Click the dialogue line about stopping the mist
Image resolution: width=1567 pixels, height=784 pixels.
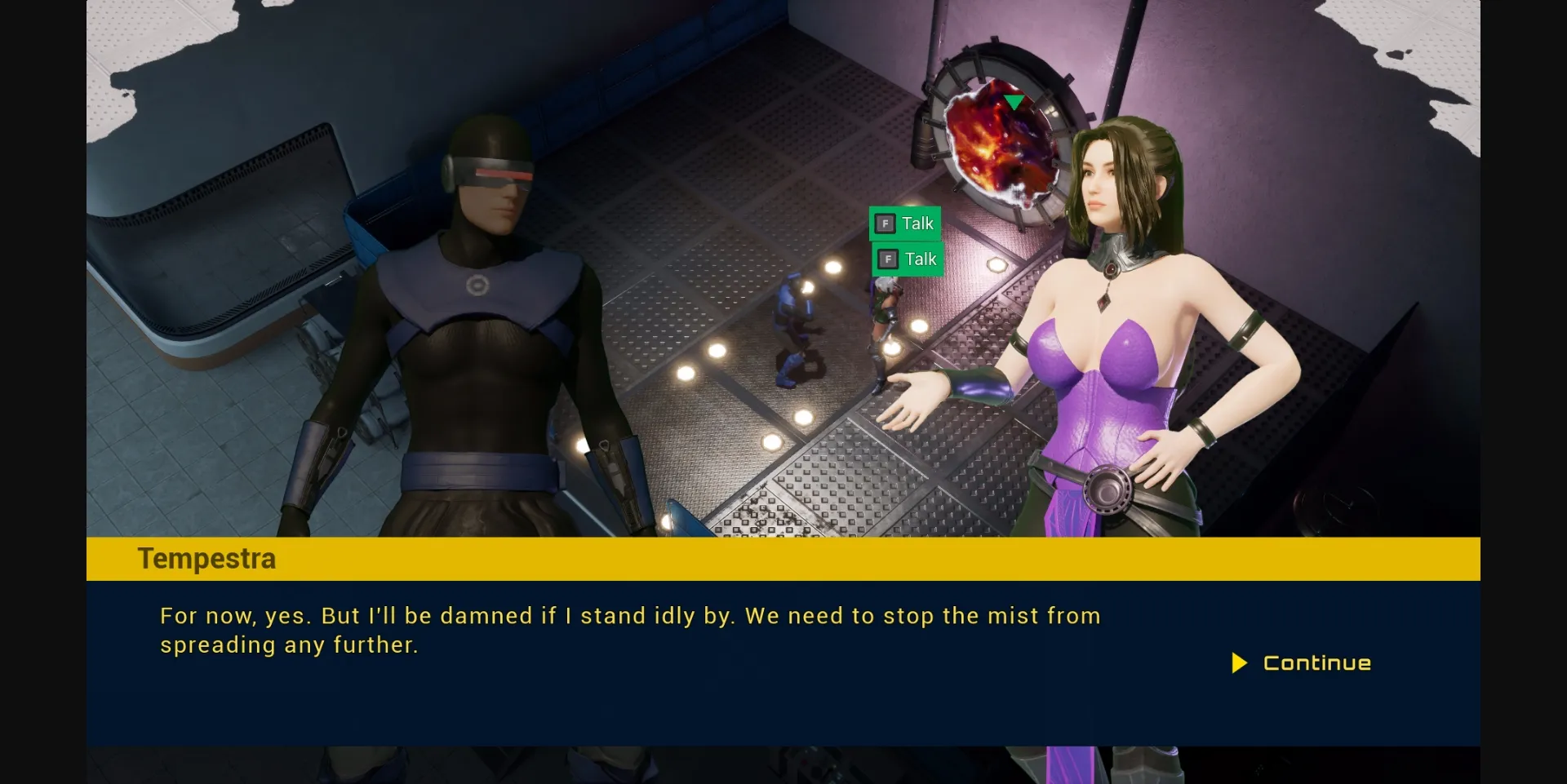(628, 617)
